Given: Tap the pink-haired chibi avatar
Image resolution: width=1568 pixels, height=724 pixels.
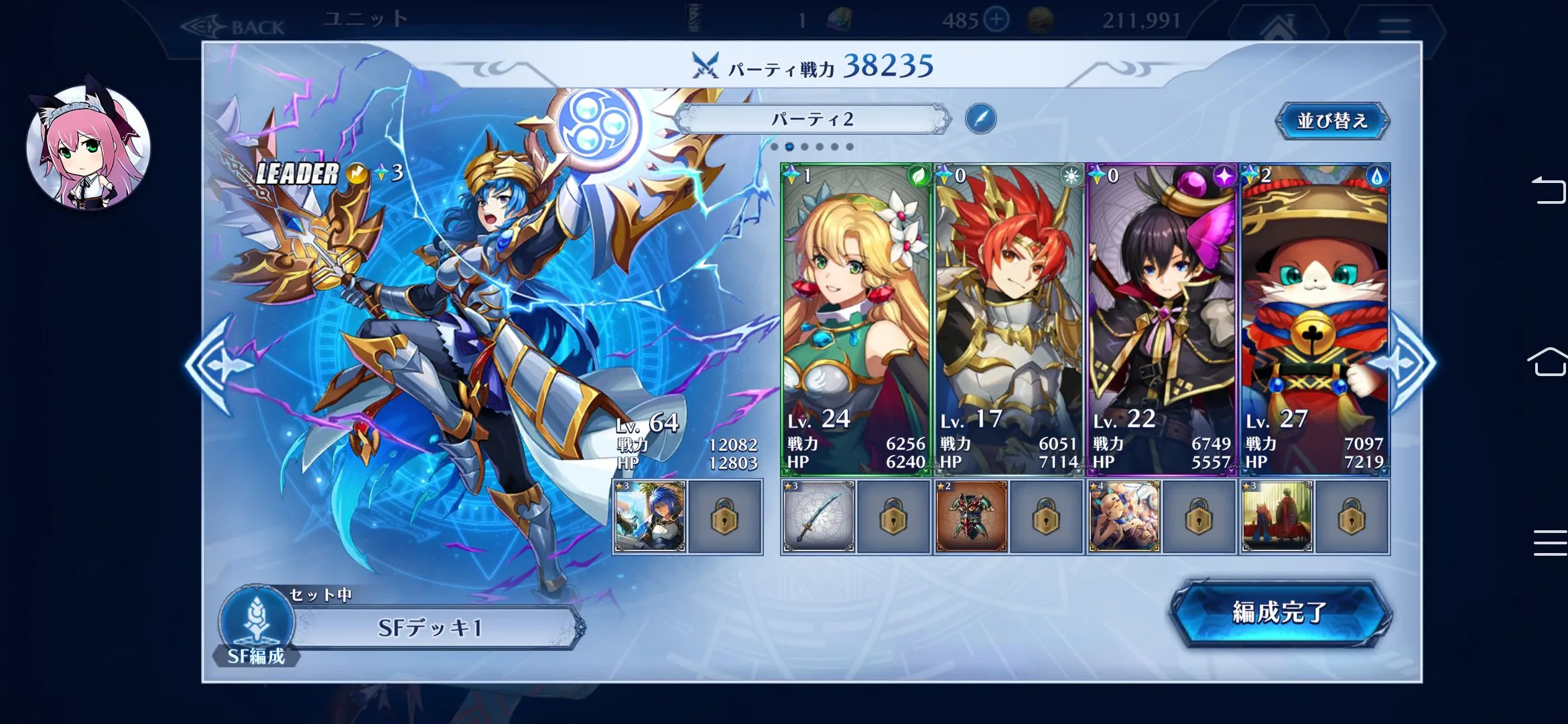Looking at the screenshot, I should pyautogui.click(x=88, y=147).
